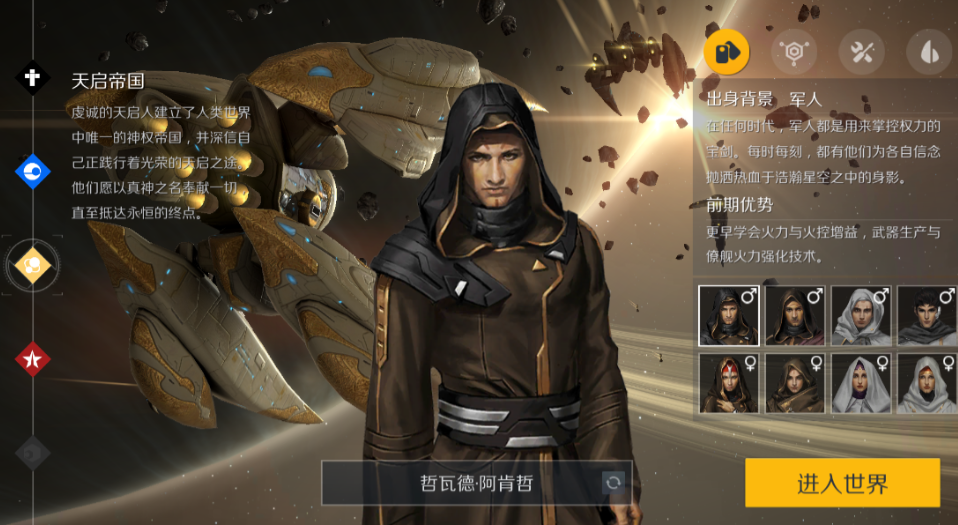
Task: Select the female portrait with purple collar
Action: (x=861, y=383)
